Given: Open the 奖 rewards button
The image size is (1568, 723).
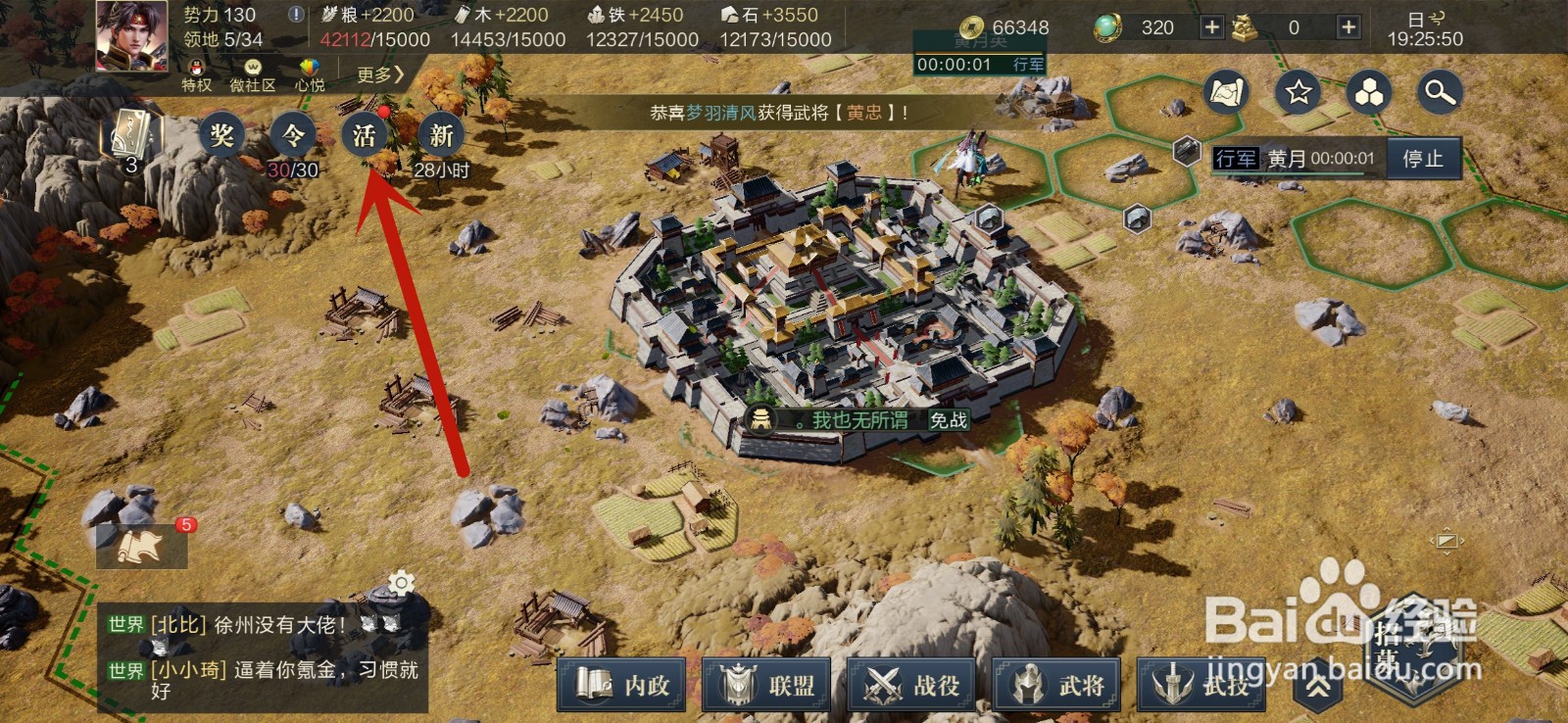Looking at the screenshot, I should [x=222, y=135].
